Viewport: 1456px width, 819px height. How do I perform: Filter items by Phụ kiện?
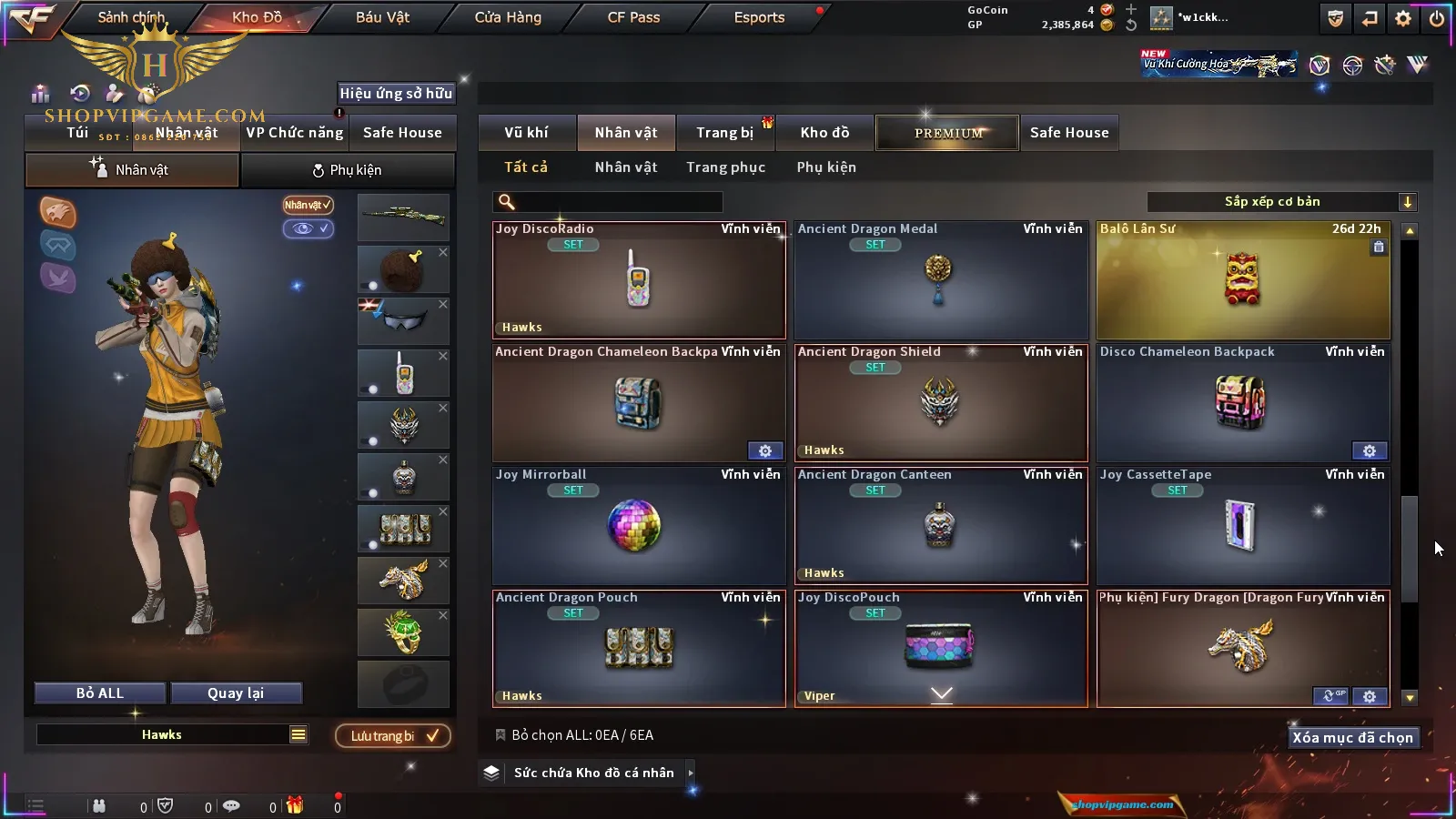826,167
